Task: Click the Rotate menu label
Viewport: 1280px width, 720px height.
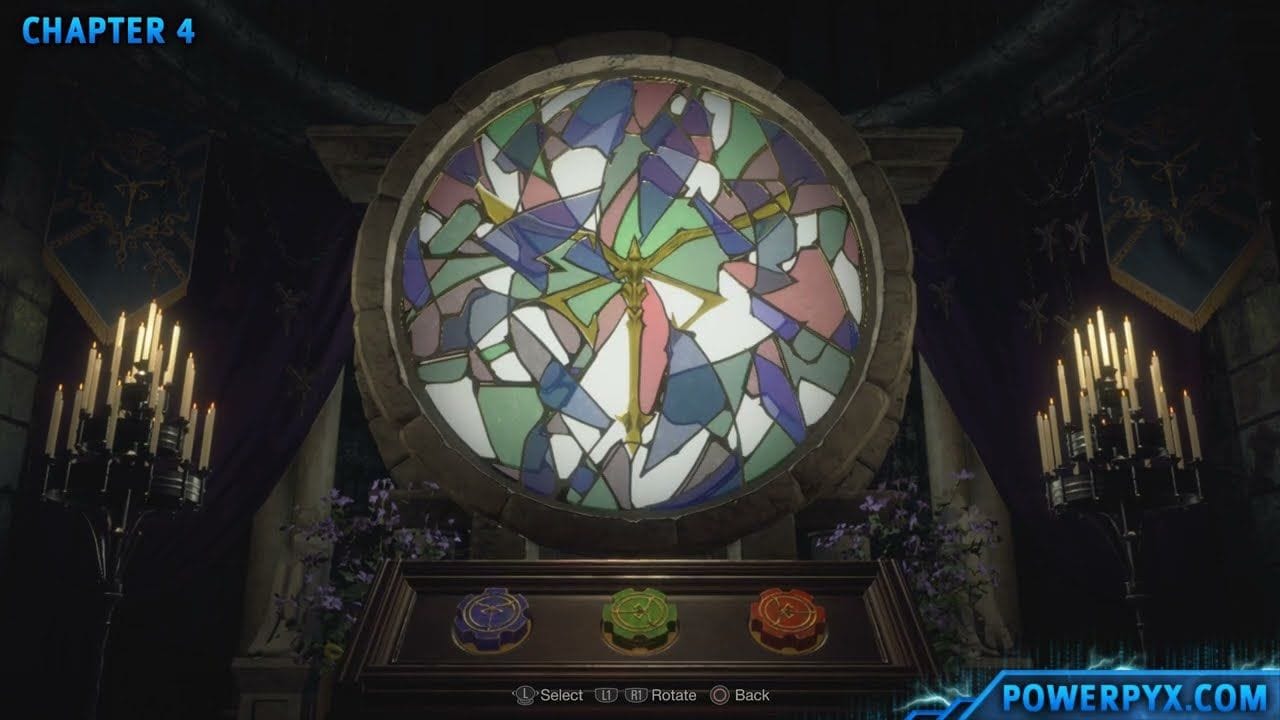Action: 673,693
